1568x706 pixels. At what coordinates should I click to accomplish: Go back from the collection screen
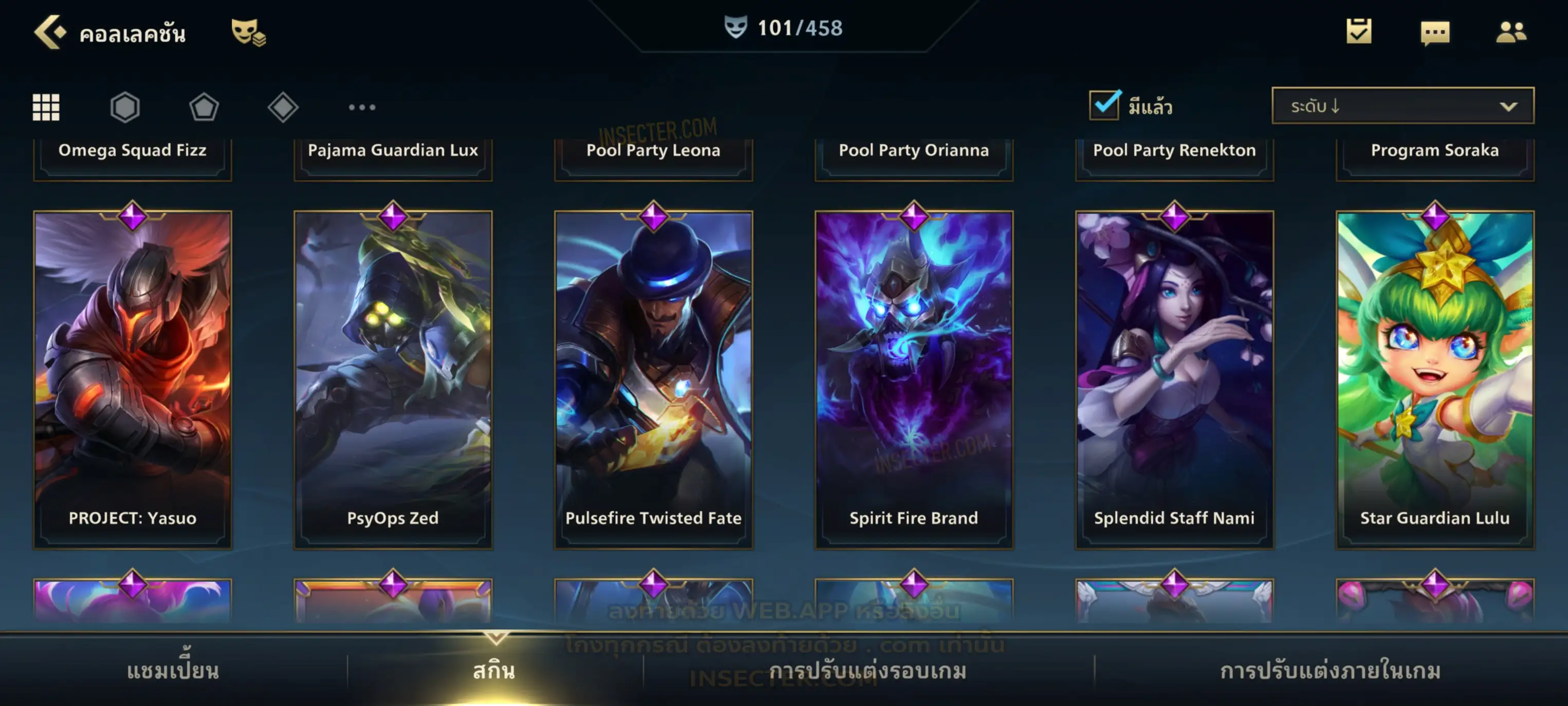(x=49, y=32)
